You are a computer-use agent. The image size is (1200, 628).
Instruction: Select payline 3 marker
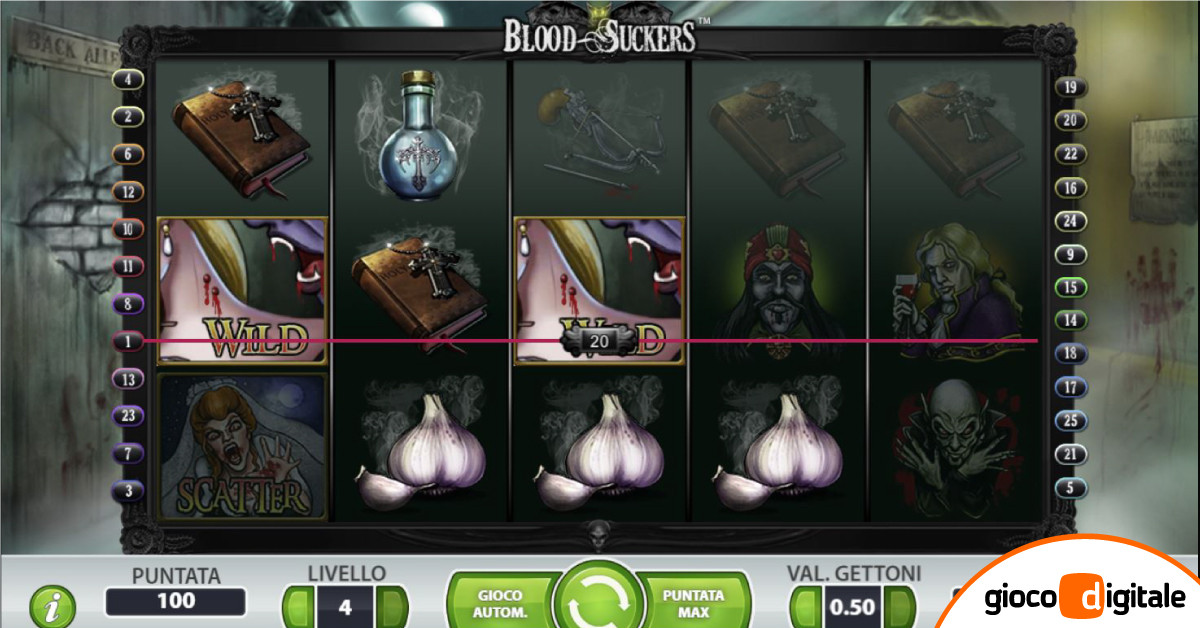pyautogui.click(x=128, y=491)
